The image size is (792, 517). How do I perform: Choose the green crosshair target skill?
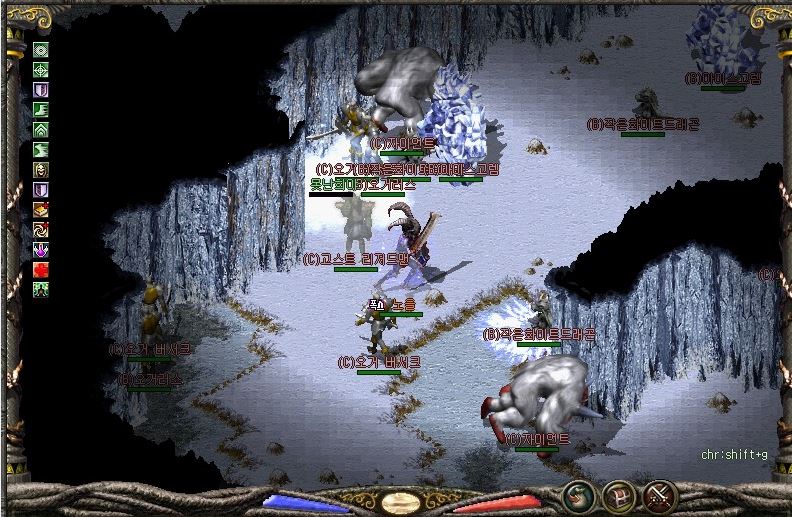(x=41, y=70)
